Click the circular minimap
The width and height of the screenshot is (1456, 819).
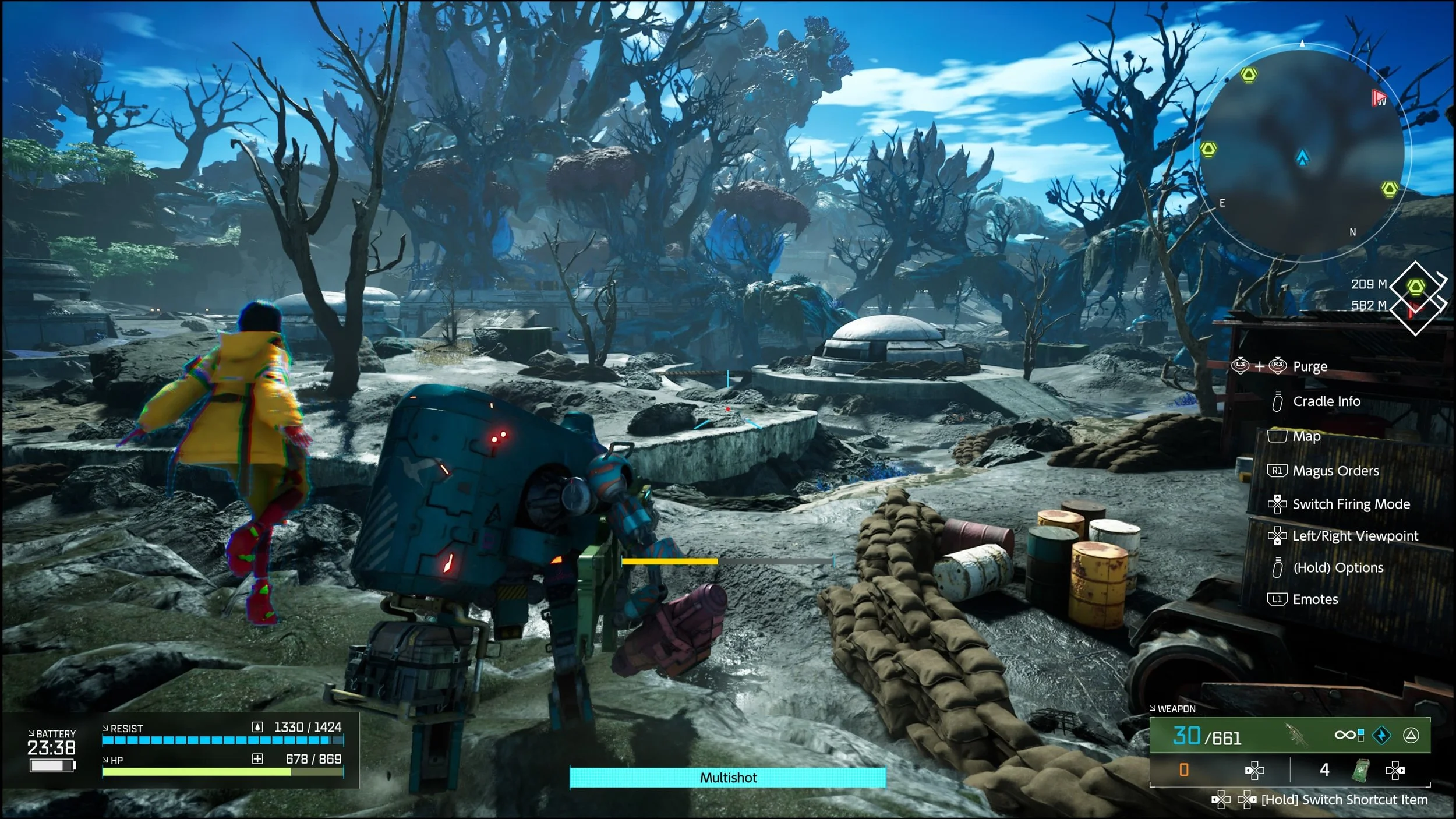coord(1302,153)
